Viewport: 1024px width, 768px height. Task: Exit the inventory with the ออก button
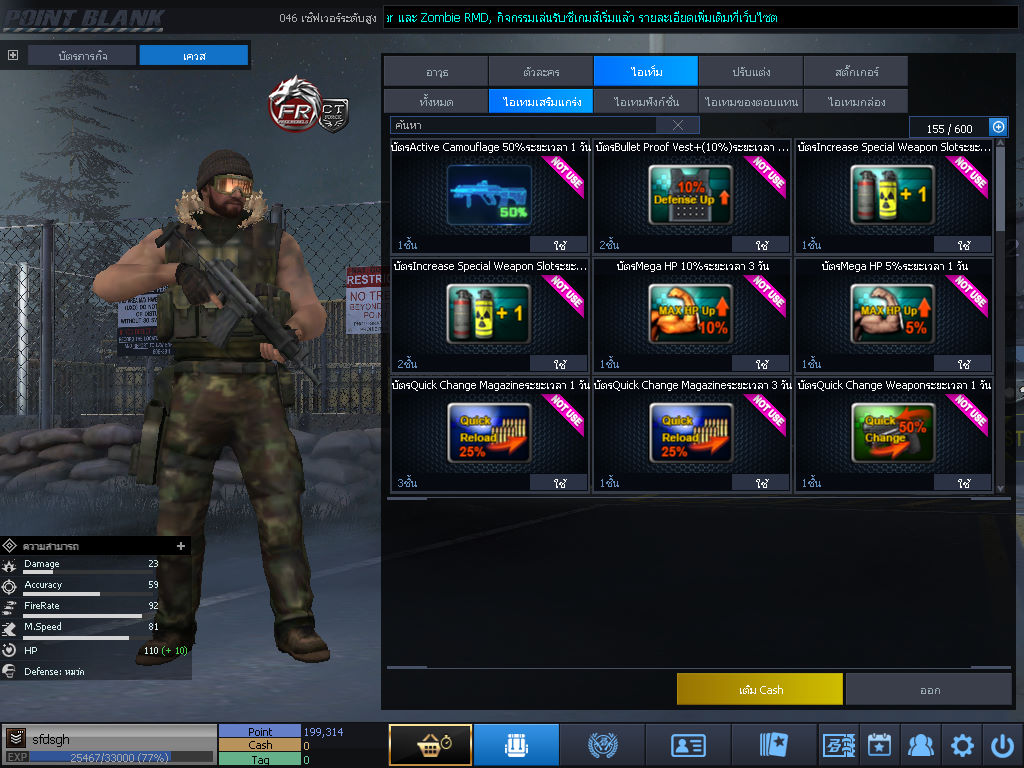(929, 689)
